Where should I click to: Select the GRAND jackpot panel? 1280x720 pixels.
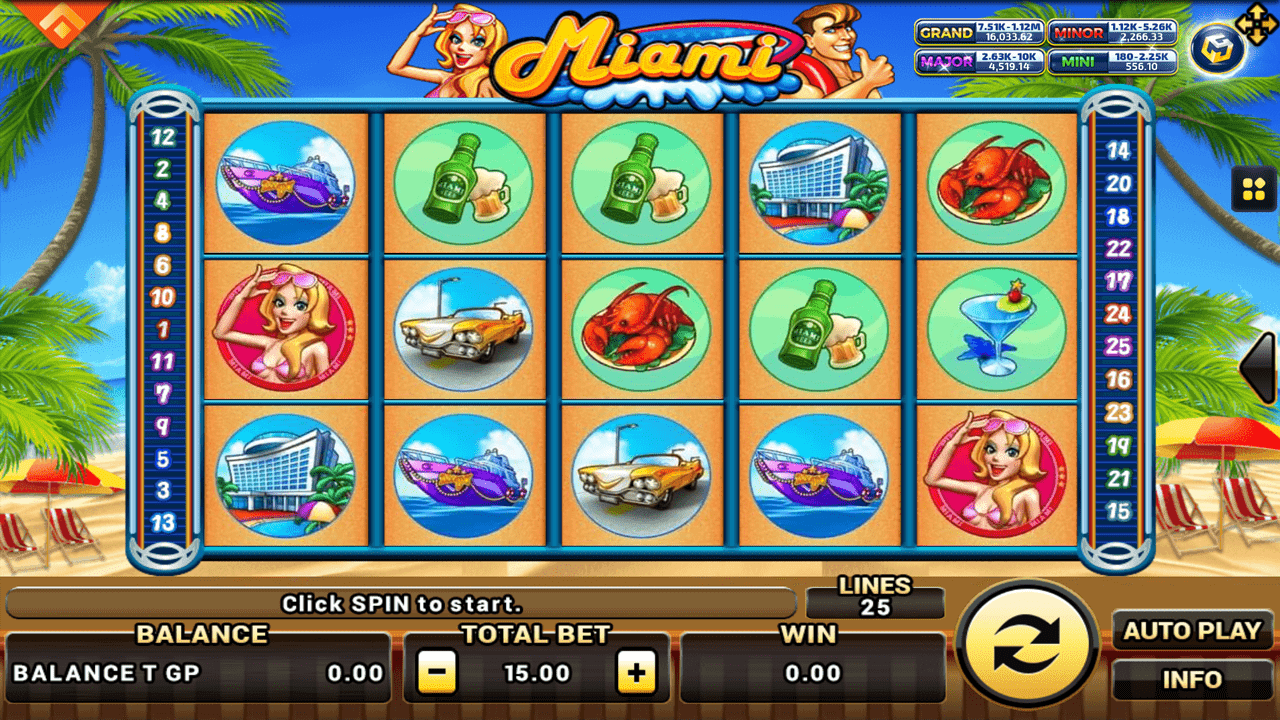tap(979, 33)
